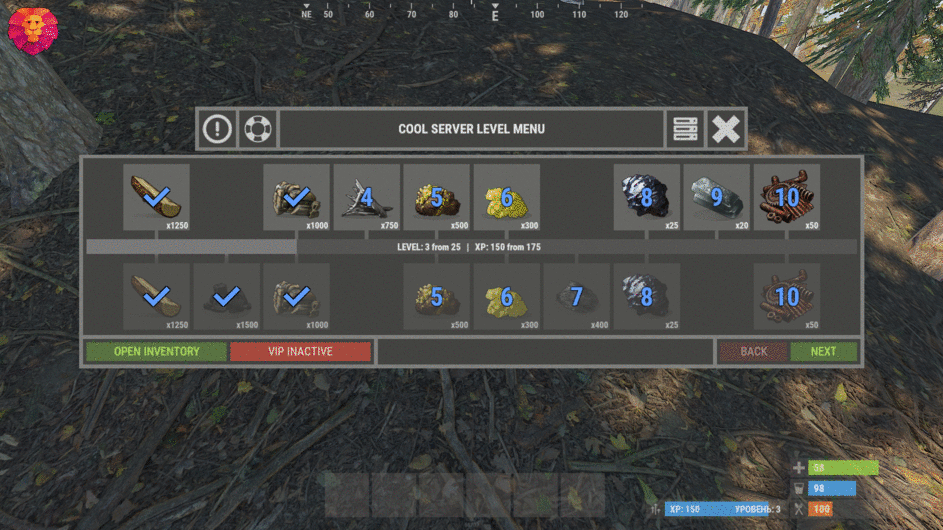Go to the next rewards page

tap(823, 352)
